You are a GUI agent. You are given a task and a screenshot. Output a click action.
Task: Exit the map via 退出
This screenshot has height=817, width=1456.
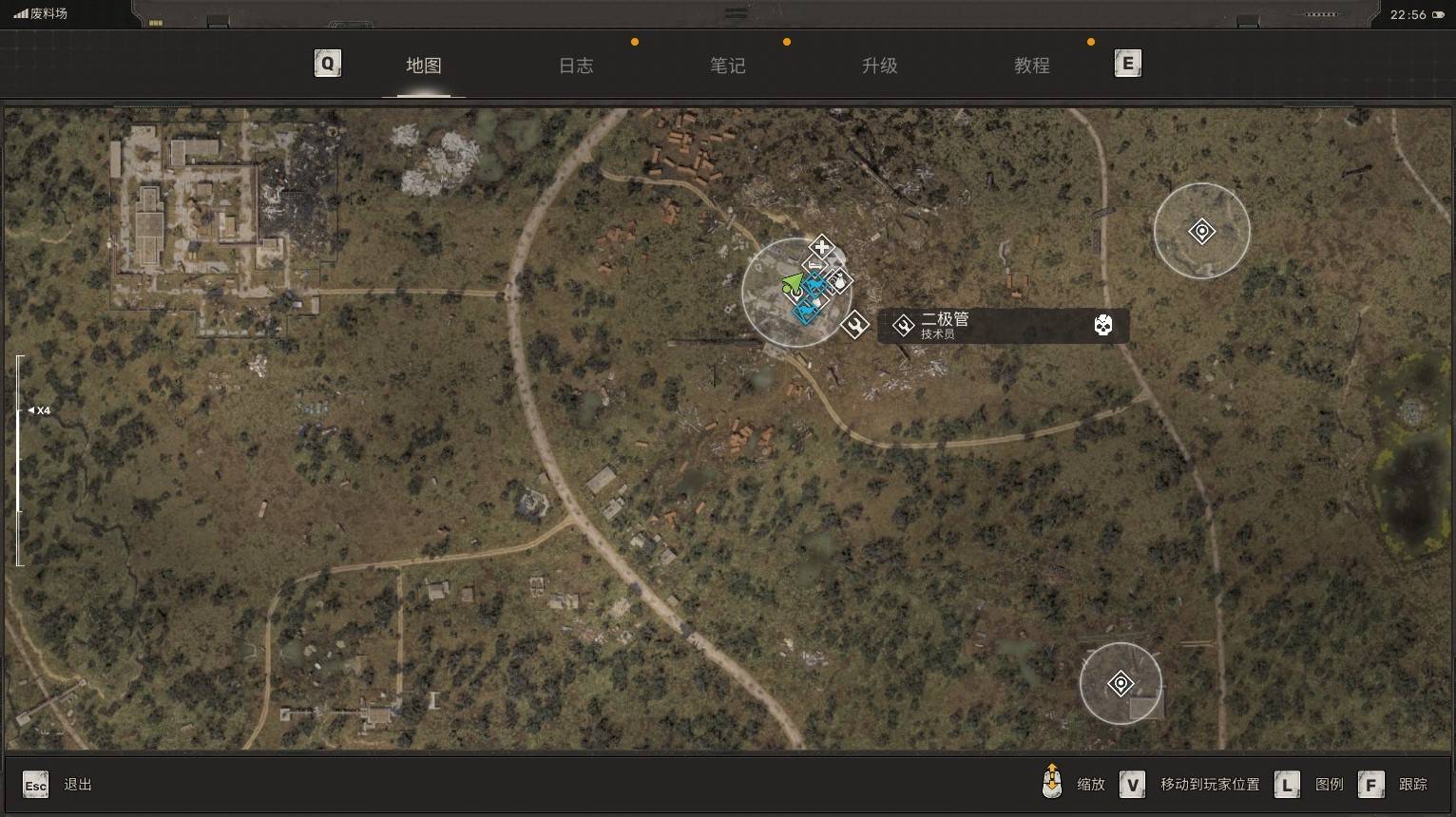77,785
